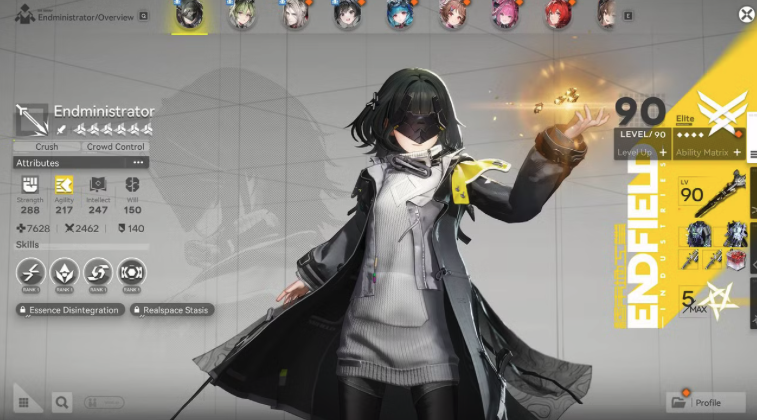
Task: View the Realspace Stasis locked talent
Action: 172,310
